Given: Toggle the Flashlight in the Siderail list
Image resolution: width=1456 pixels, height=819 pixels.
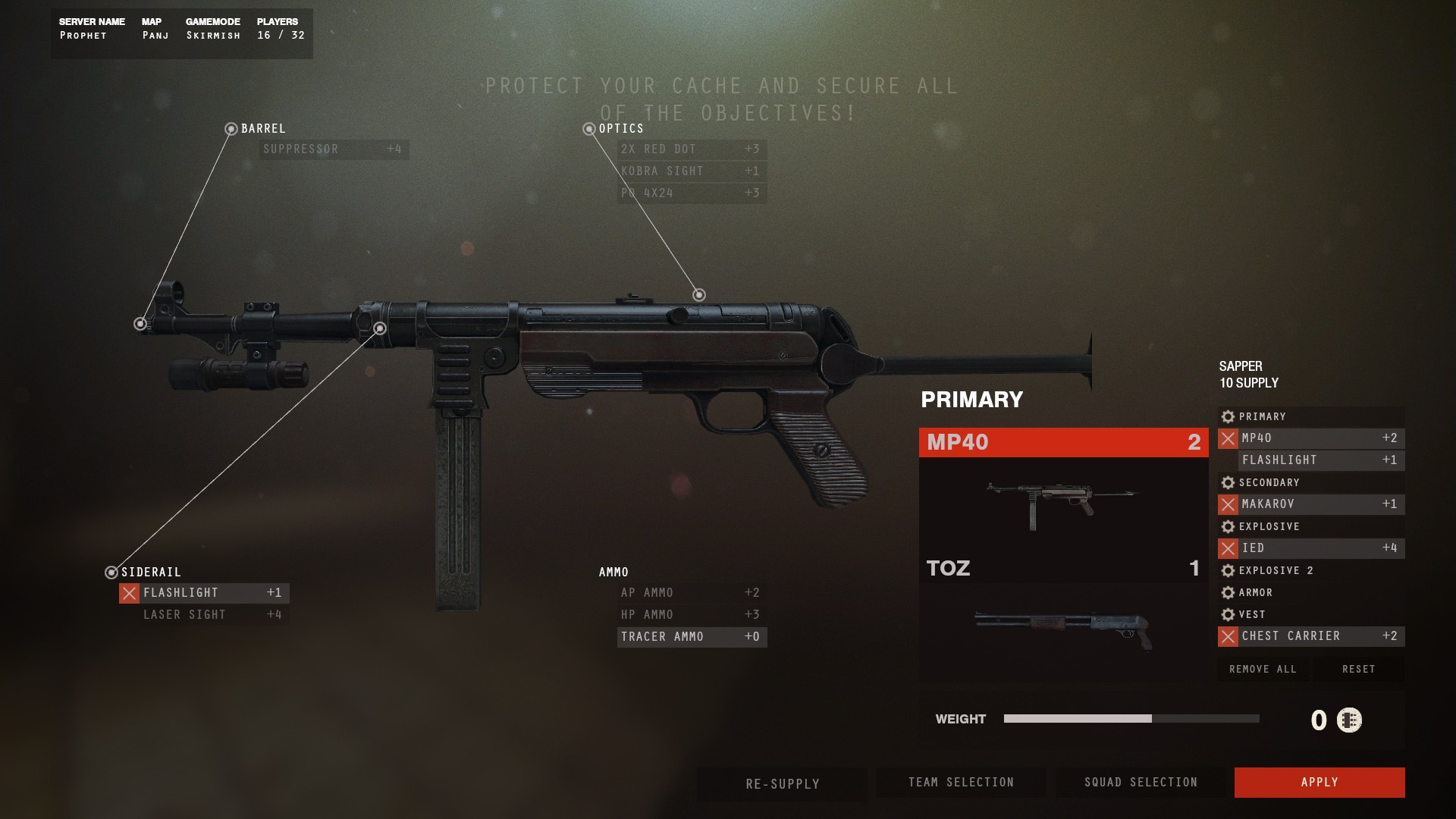Looking at the screenshot, I should tap(129, 593).
